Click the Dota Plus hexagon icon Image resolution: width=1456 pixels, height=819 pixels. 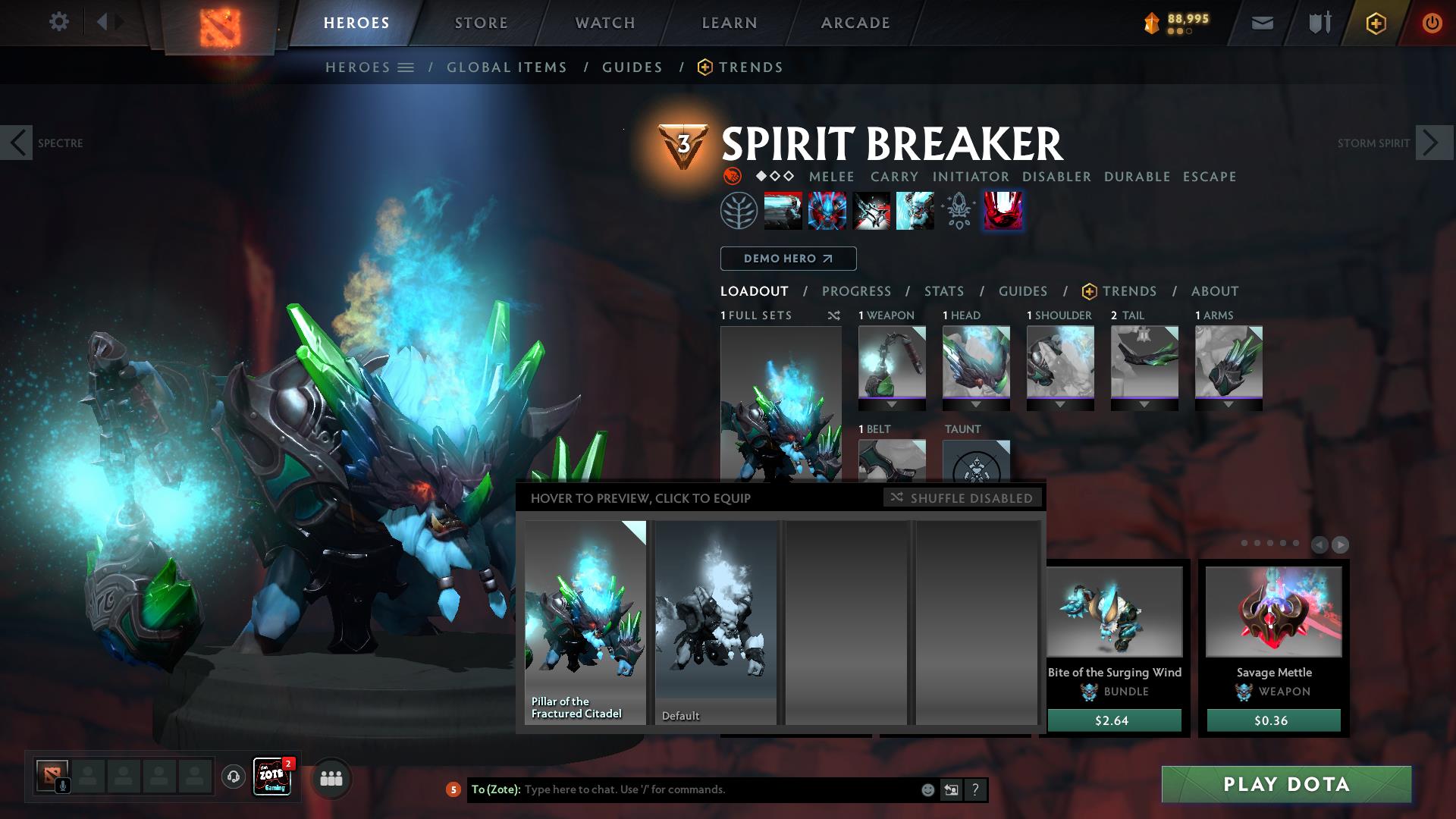click(x=1376, y=22)
